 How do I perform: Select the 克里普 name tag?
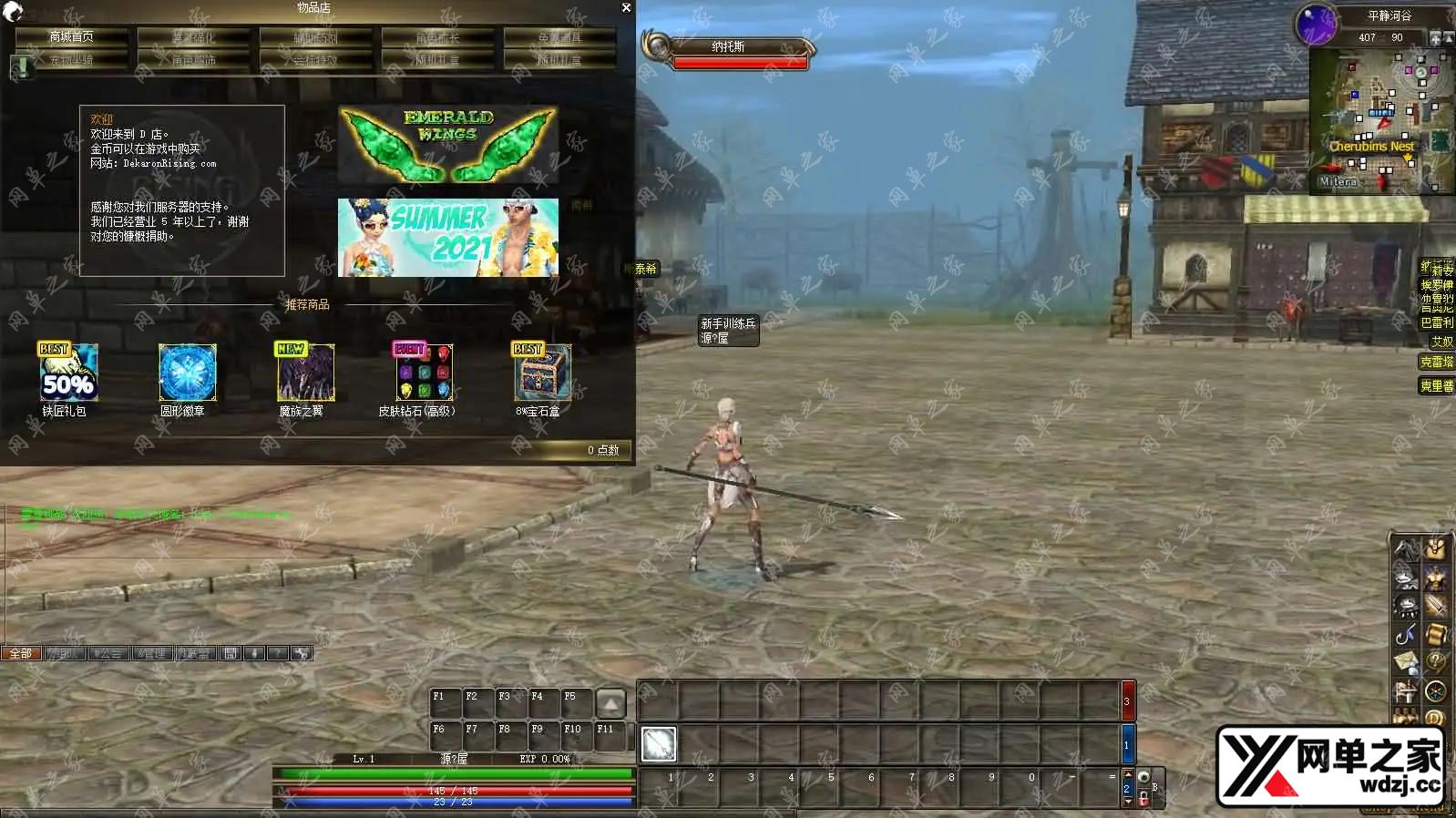click(1436, 386)
